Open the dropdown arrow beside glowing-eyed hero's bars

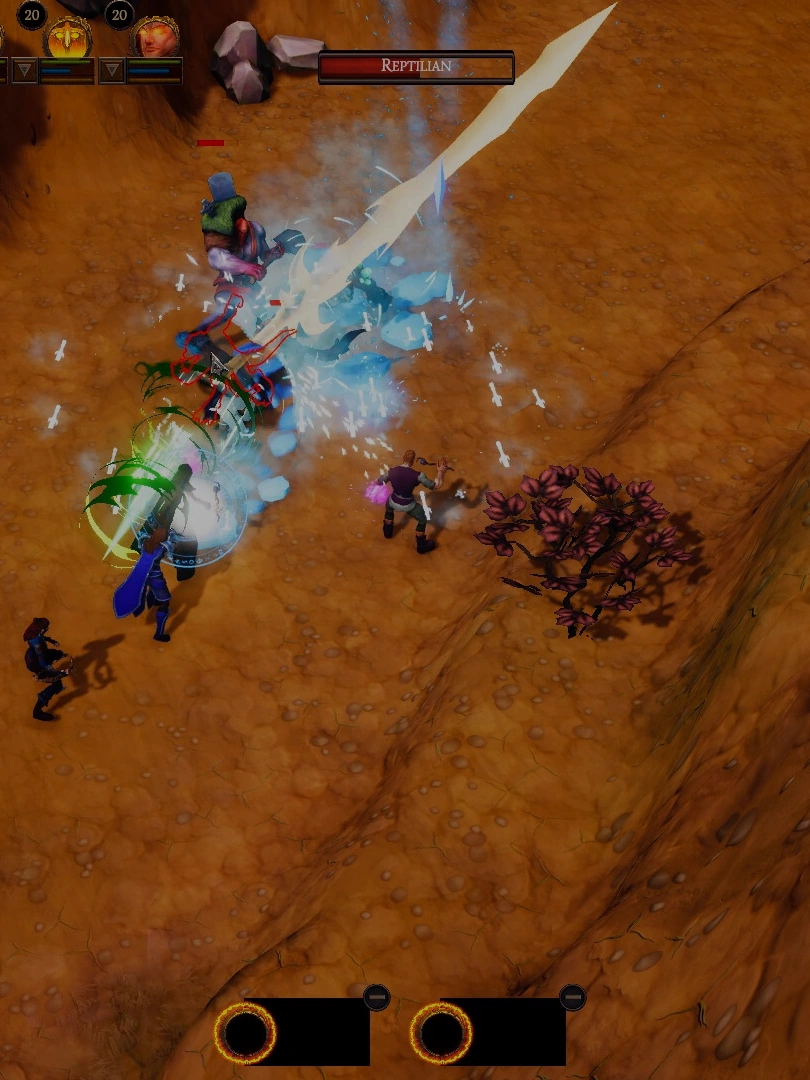[x=112, y=70]
